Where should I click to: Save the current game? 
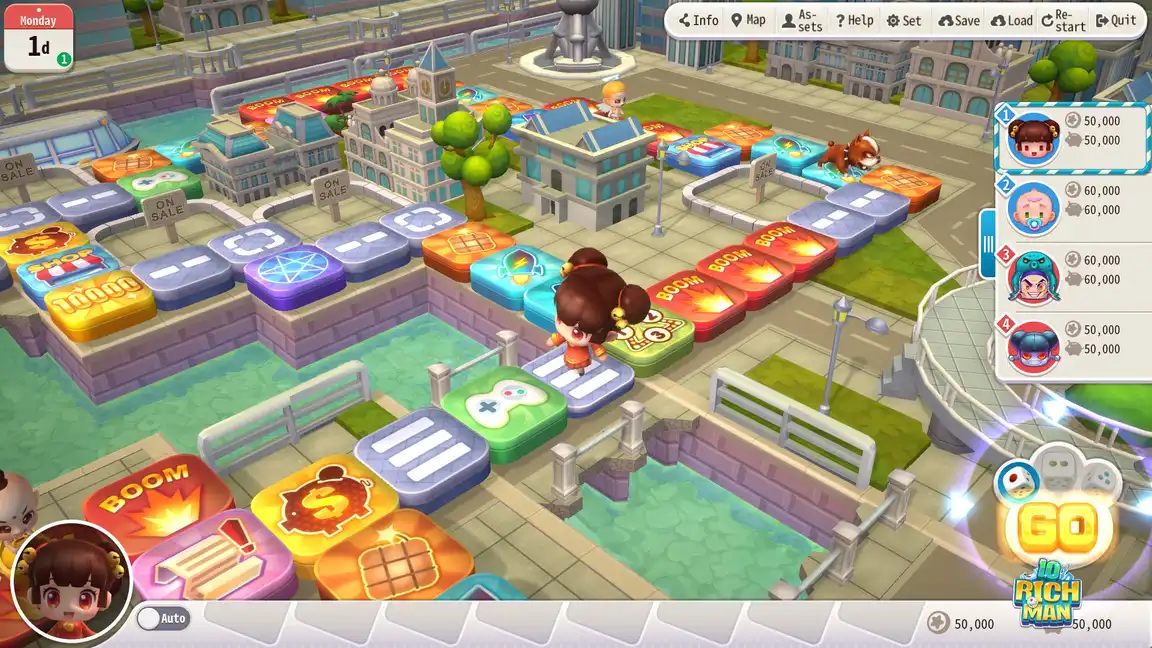[x=958, y=20]
